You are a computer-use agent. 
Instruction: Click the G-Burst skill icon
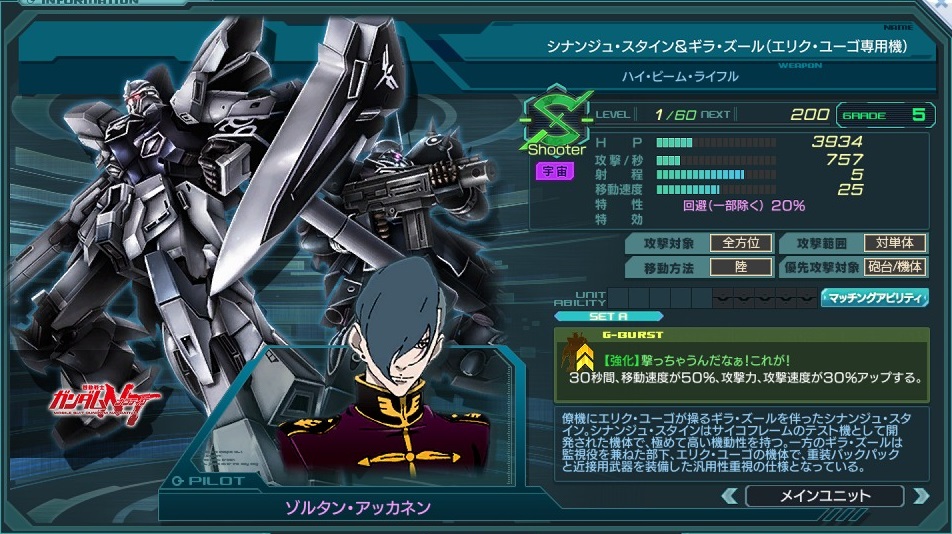(579, 357)
